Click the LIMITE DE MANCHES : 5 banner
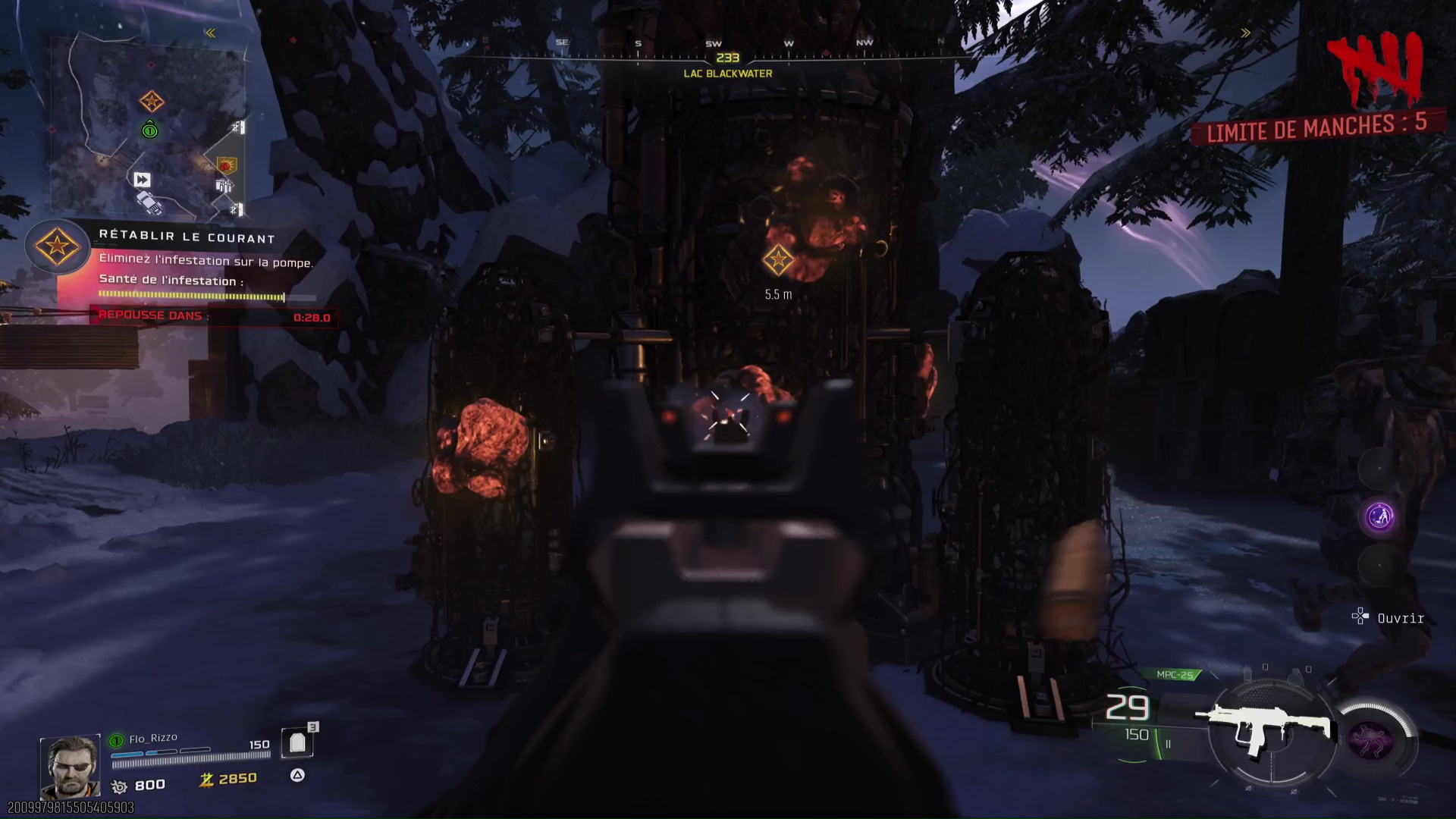 click(x=1319, y=128)
